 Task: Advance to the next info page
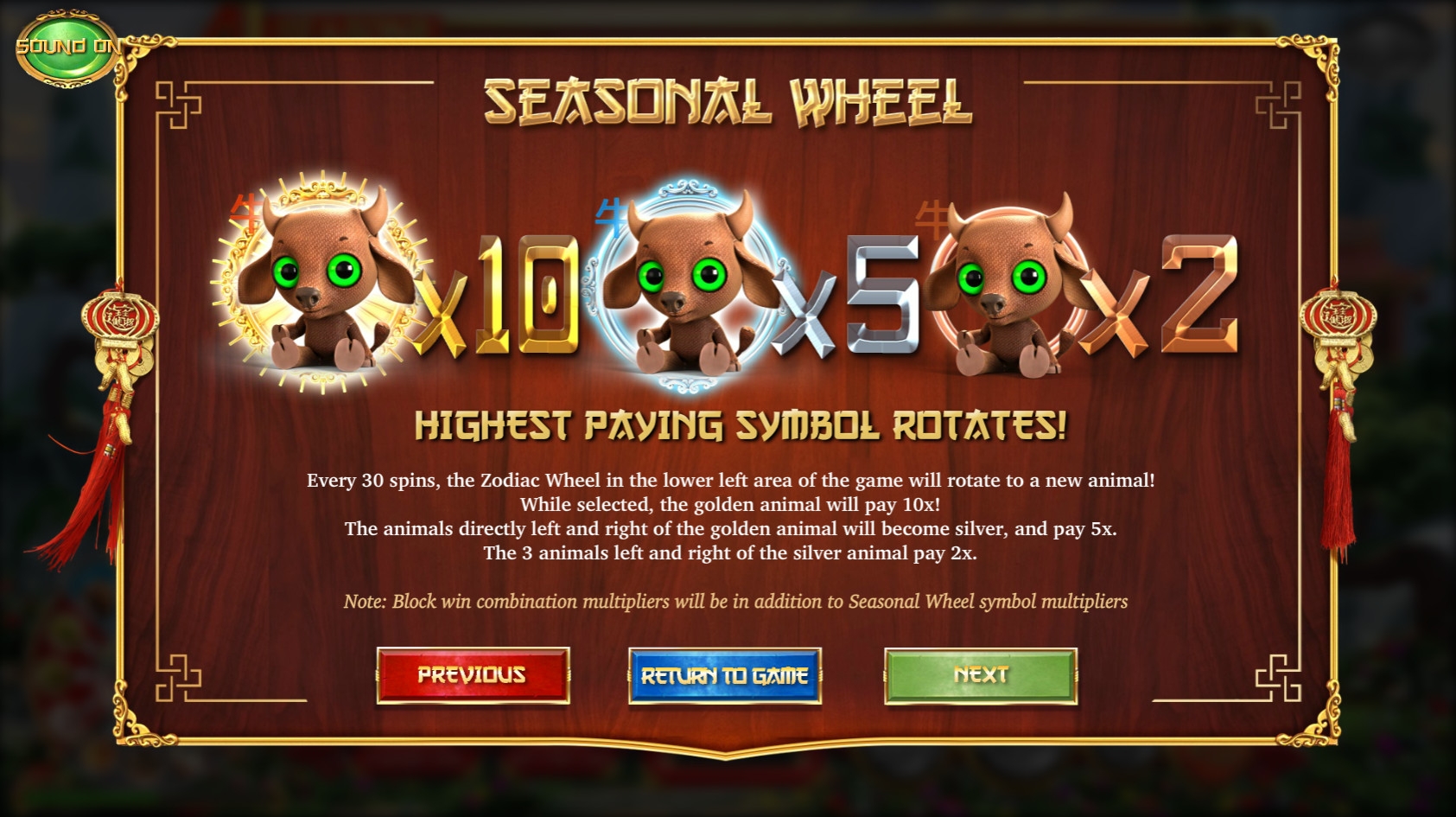pyautogui.click(x=980, y=675)
